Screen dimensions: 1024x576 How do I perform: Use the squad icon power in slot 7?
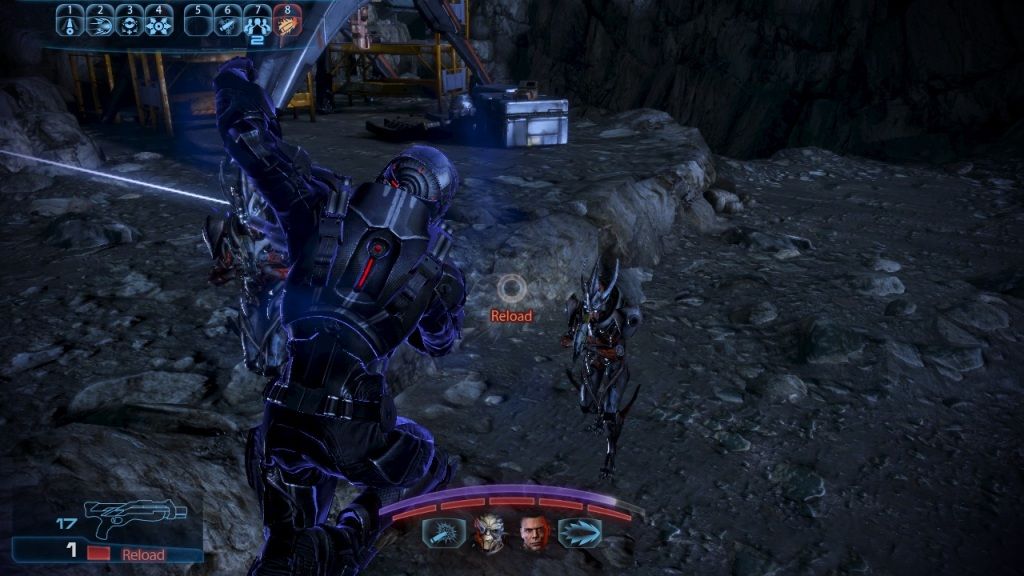(x=258, y=21)
